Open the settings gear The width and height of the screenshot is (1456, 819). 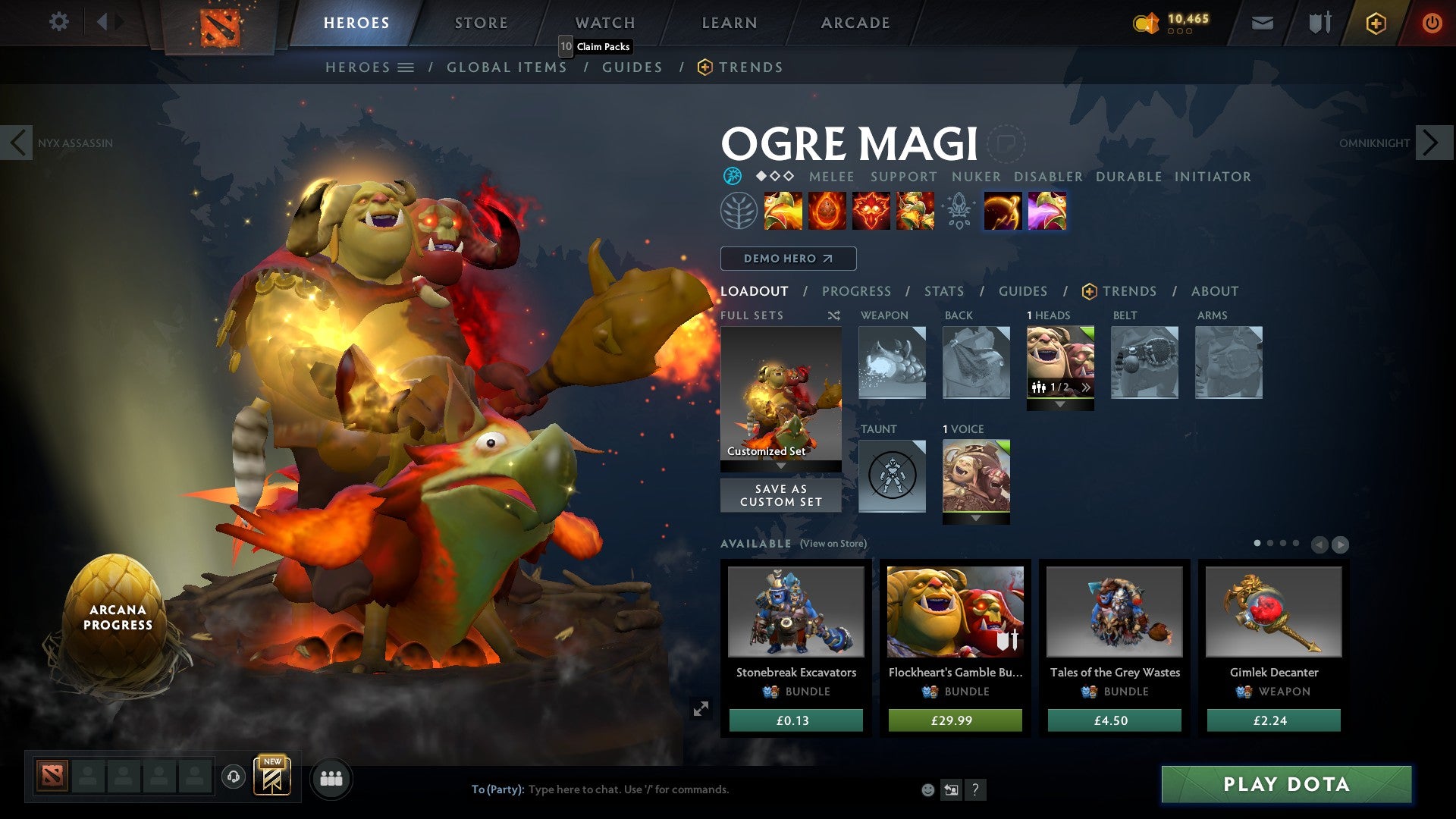[x=58, y=21]
